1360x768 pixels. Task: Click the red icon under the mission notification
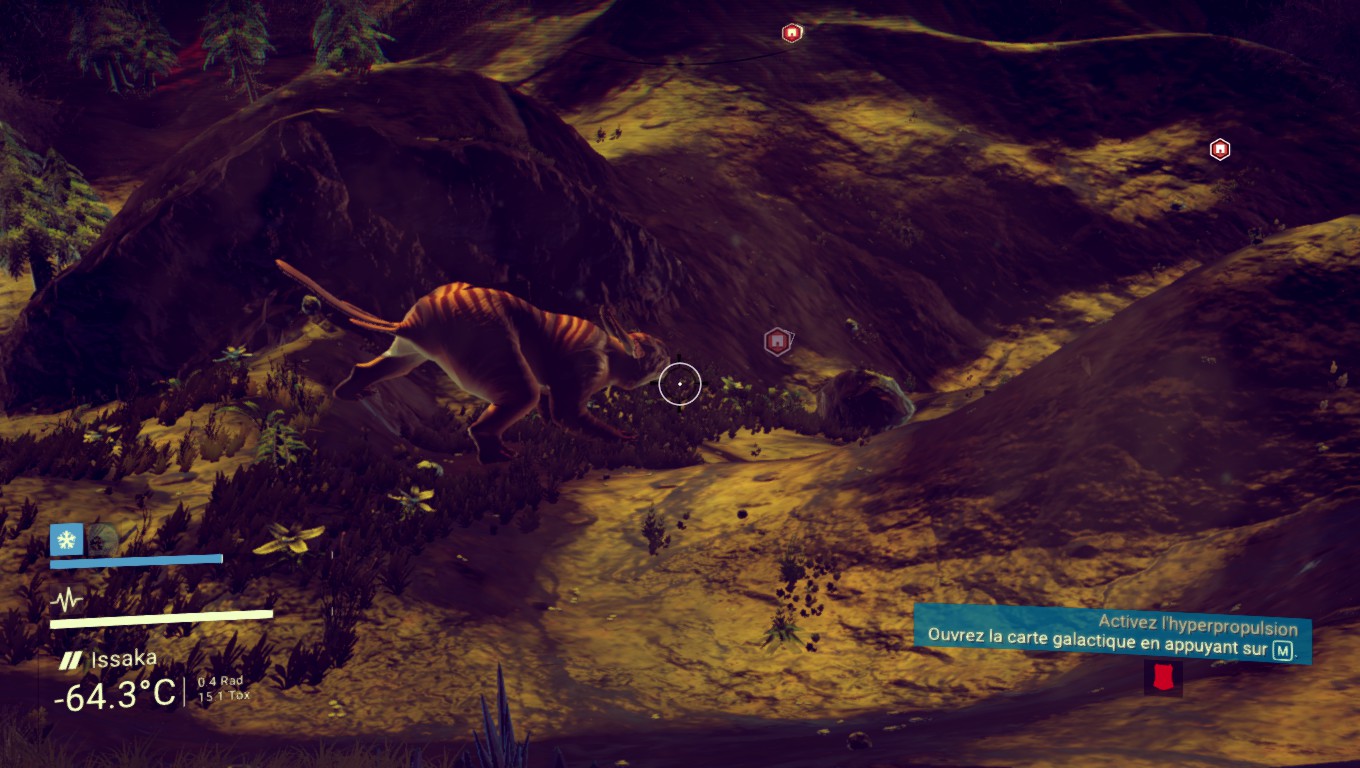coord(1162,678)
